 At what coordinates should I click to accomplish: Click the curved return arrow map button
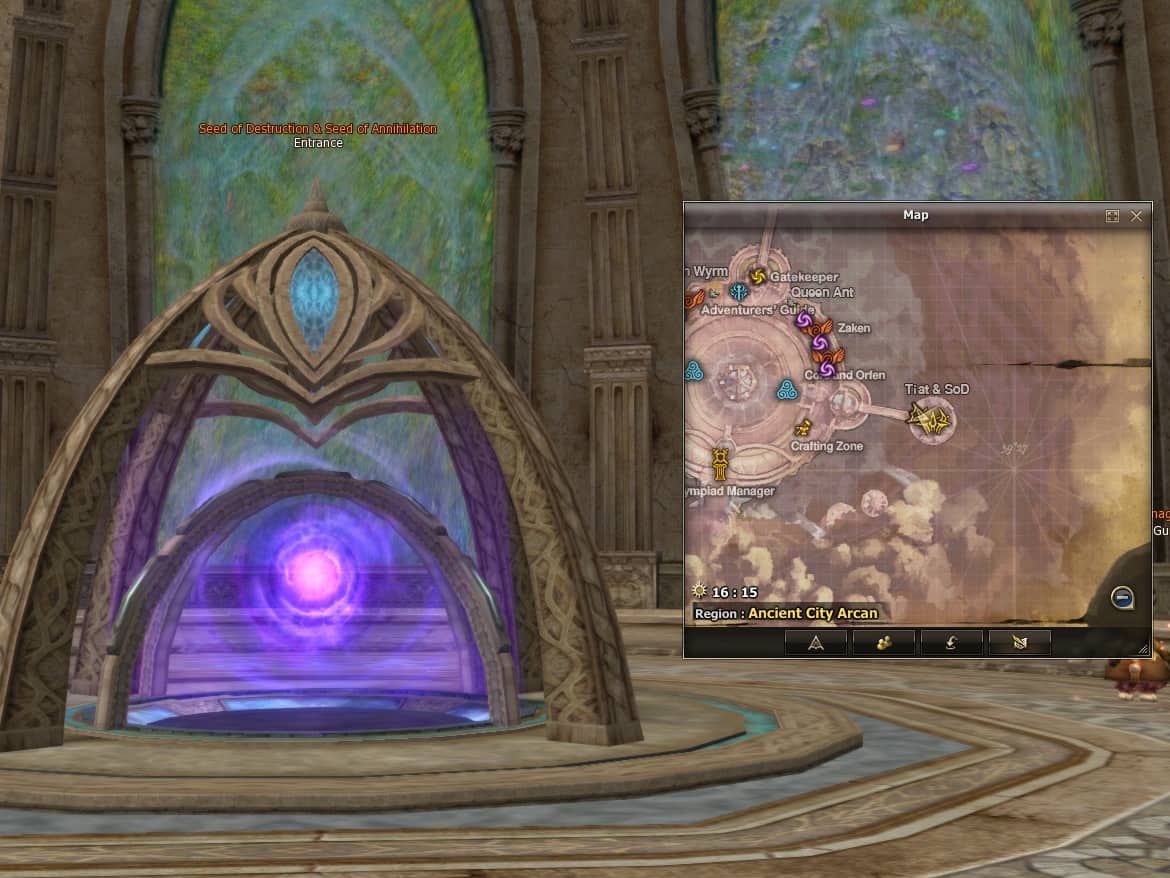point(951,643)
